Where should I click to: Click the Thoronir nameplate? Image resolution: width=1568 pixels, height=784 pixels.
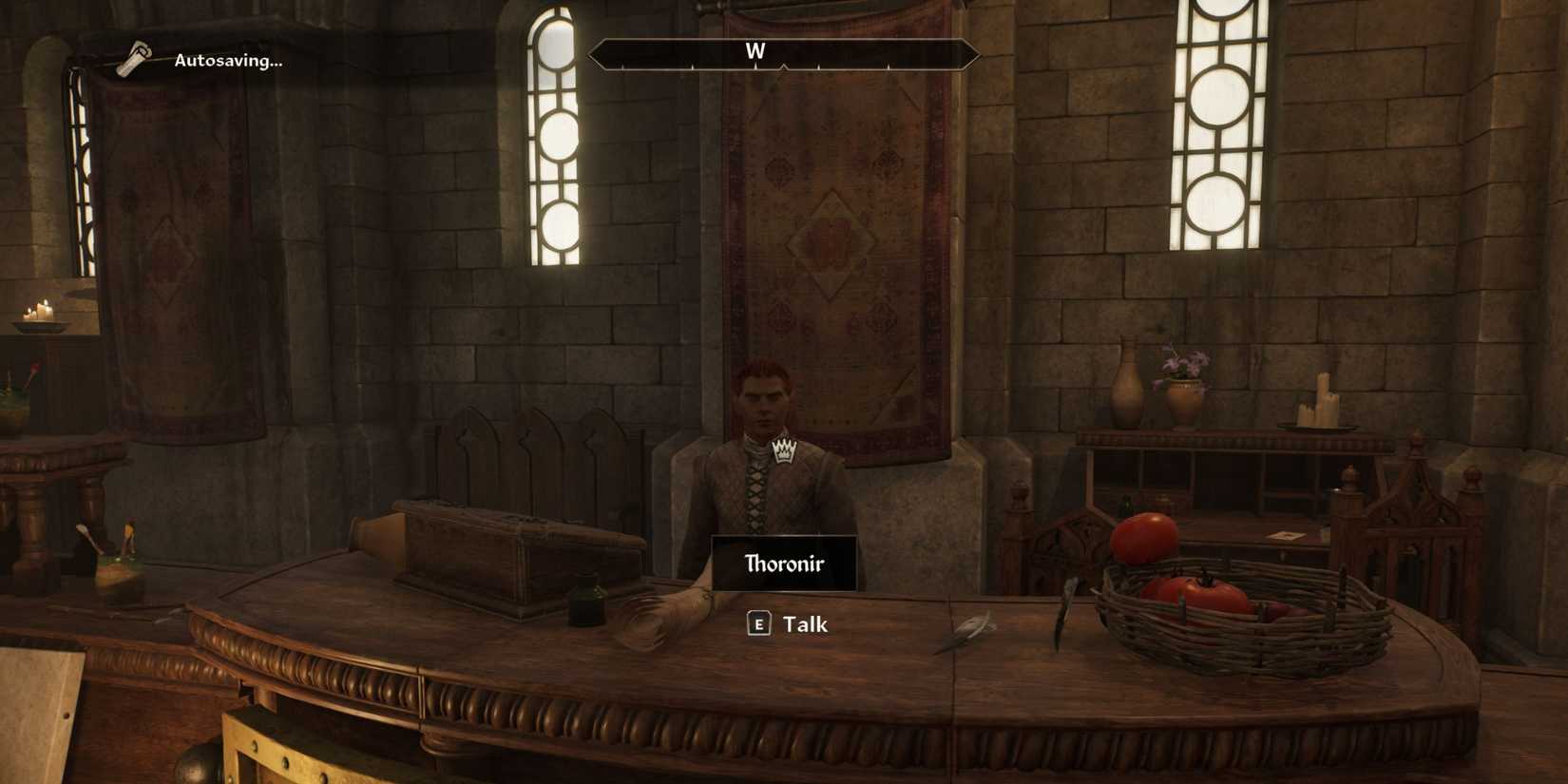click(783, 563)
